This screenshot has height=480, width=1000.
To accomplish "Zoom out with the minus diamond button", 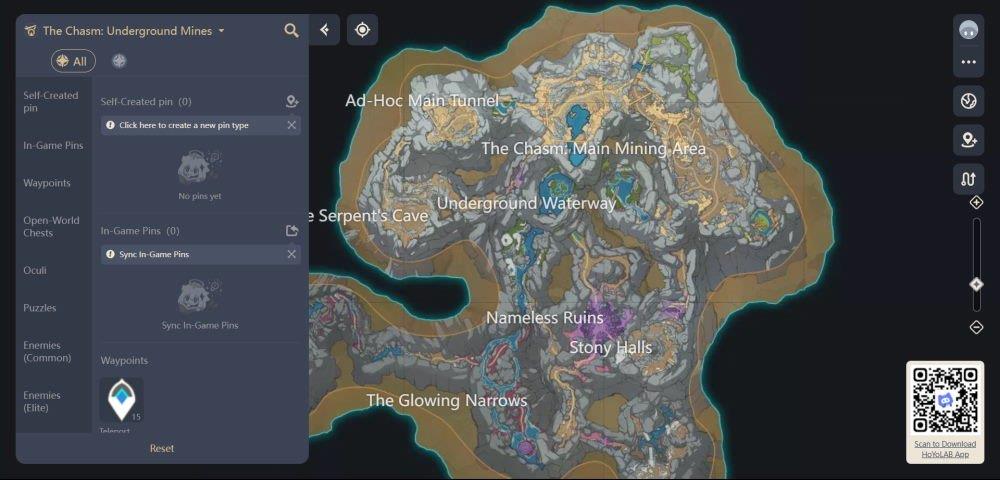I will [x=977, y=327].
